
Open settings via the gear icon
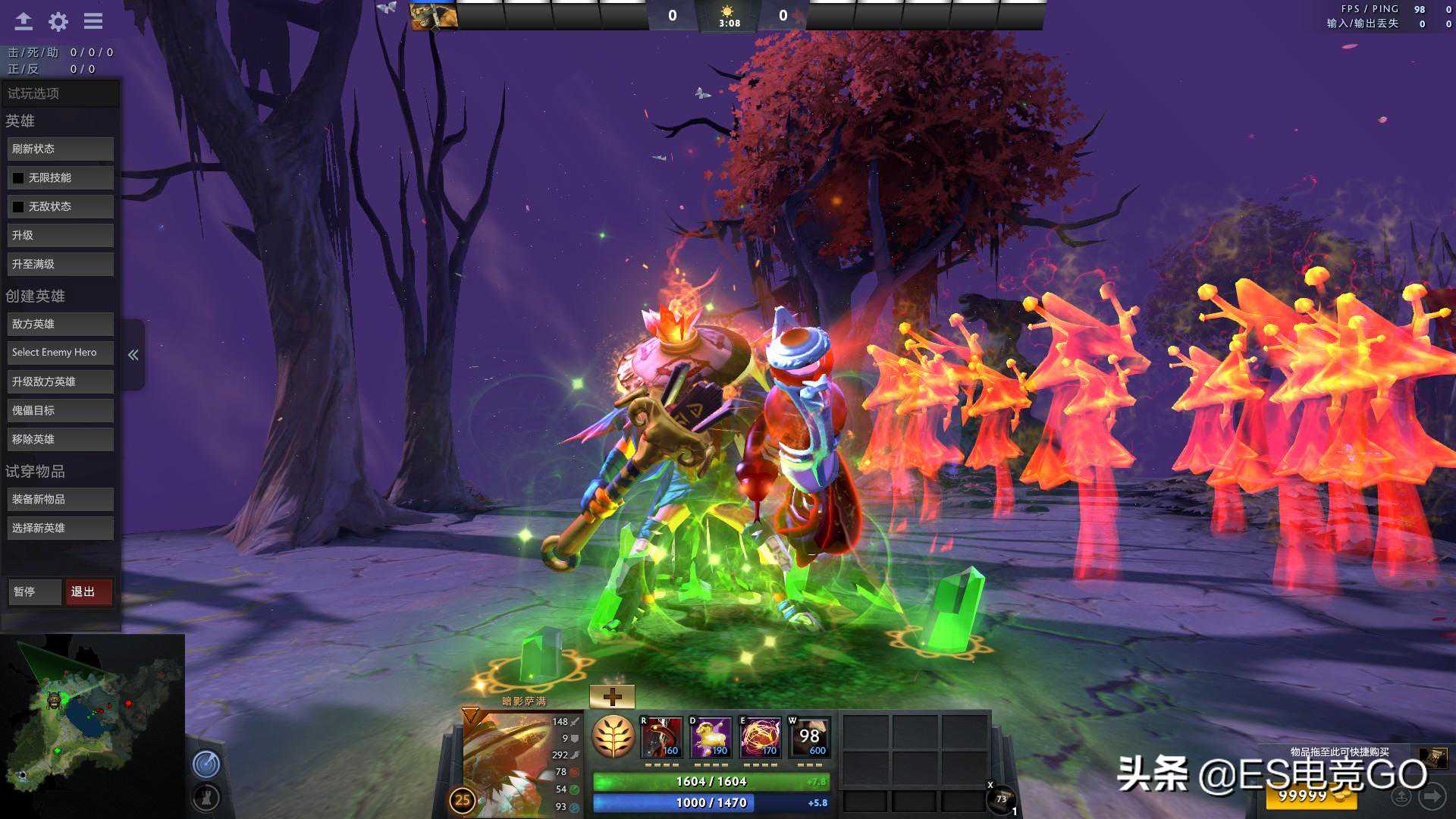coord(58,21)
